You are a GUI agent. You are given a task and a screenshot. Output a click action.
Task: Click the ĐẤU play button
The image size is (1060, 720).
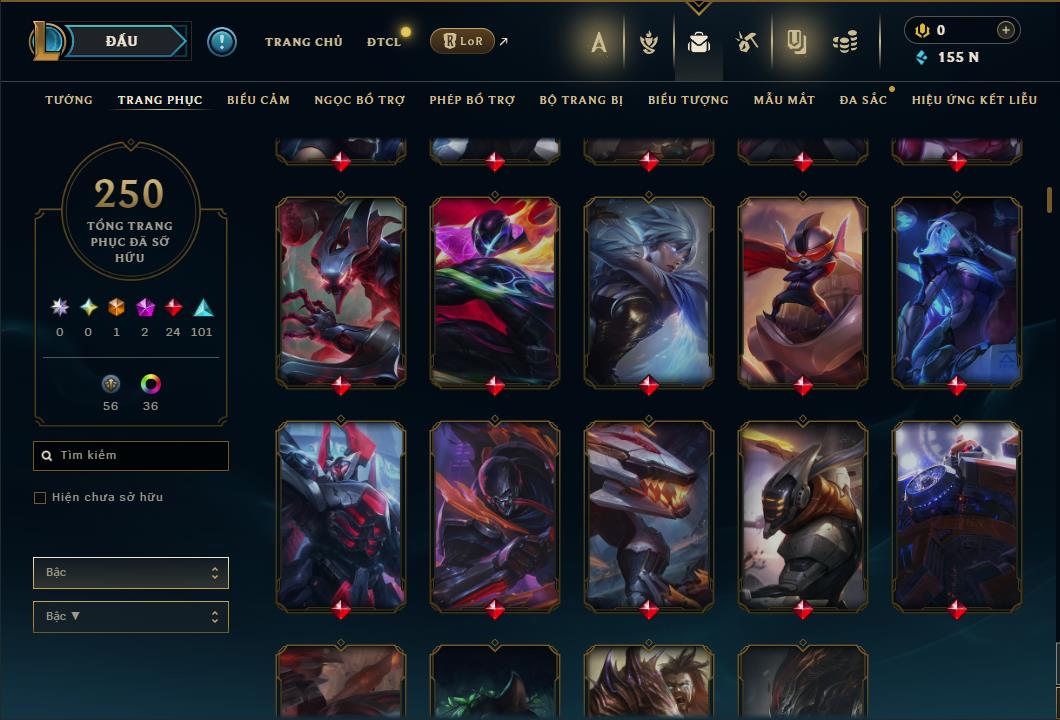120,41
